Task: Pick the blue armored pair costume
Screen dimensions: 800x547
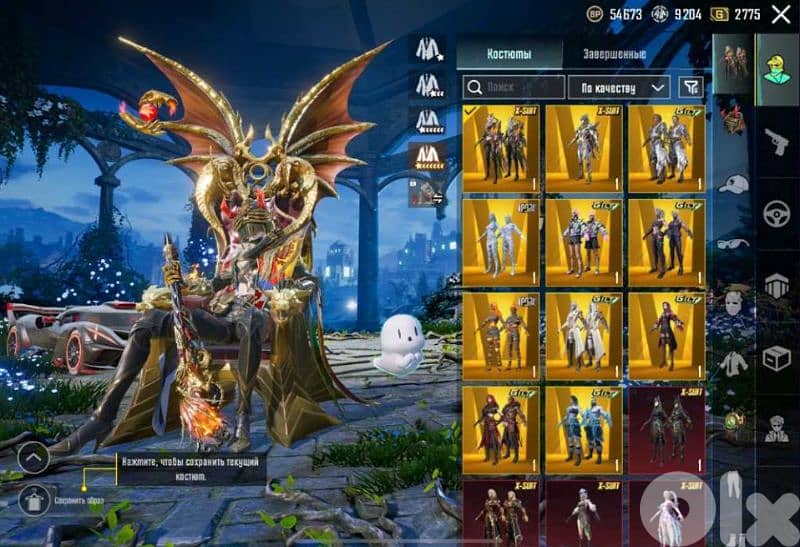Action: coord(584,430)
